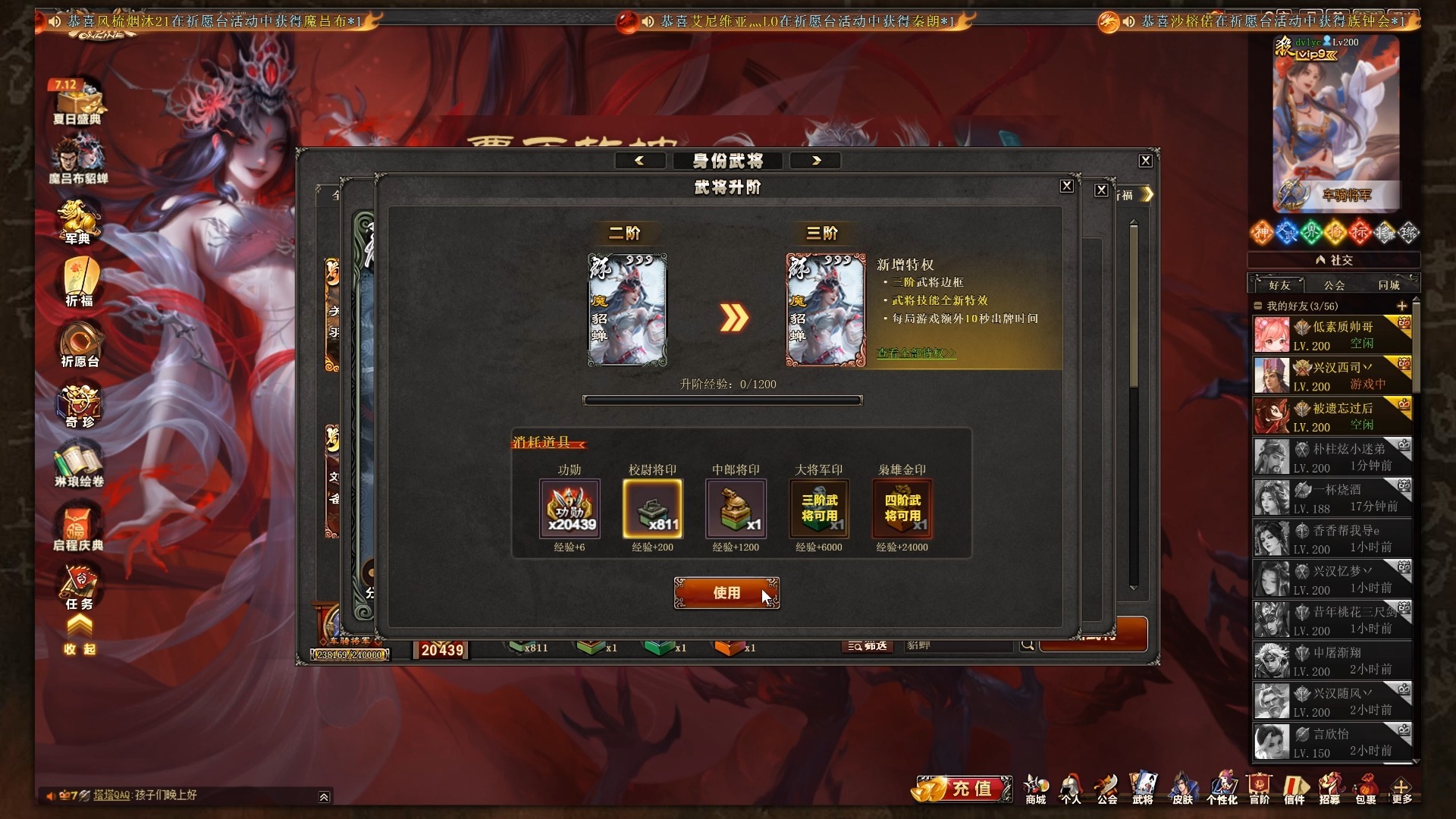The width and height of the screenshot is (1456, 819).
Task: Open the 任务 quest icon
Action: pos(79,588)
